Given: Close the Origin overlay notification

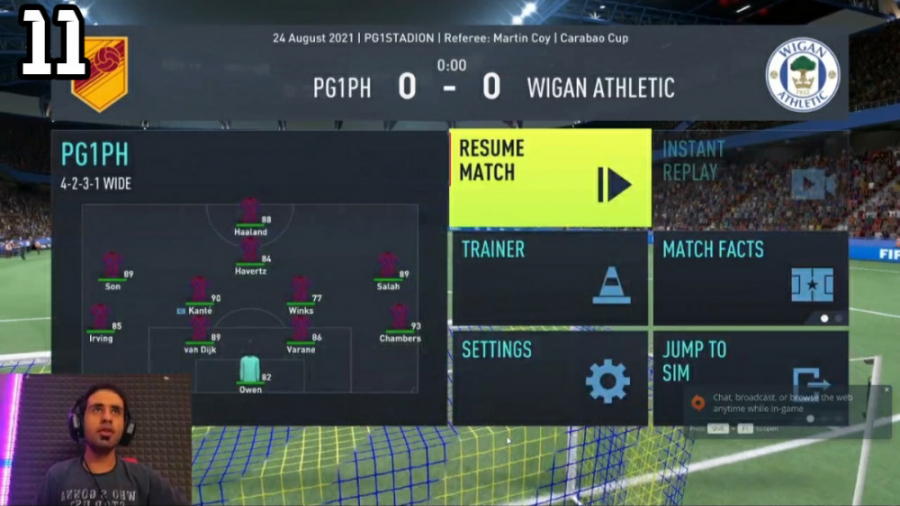Looking at the screenshot, I should (x=885, y=391).
